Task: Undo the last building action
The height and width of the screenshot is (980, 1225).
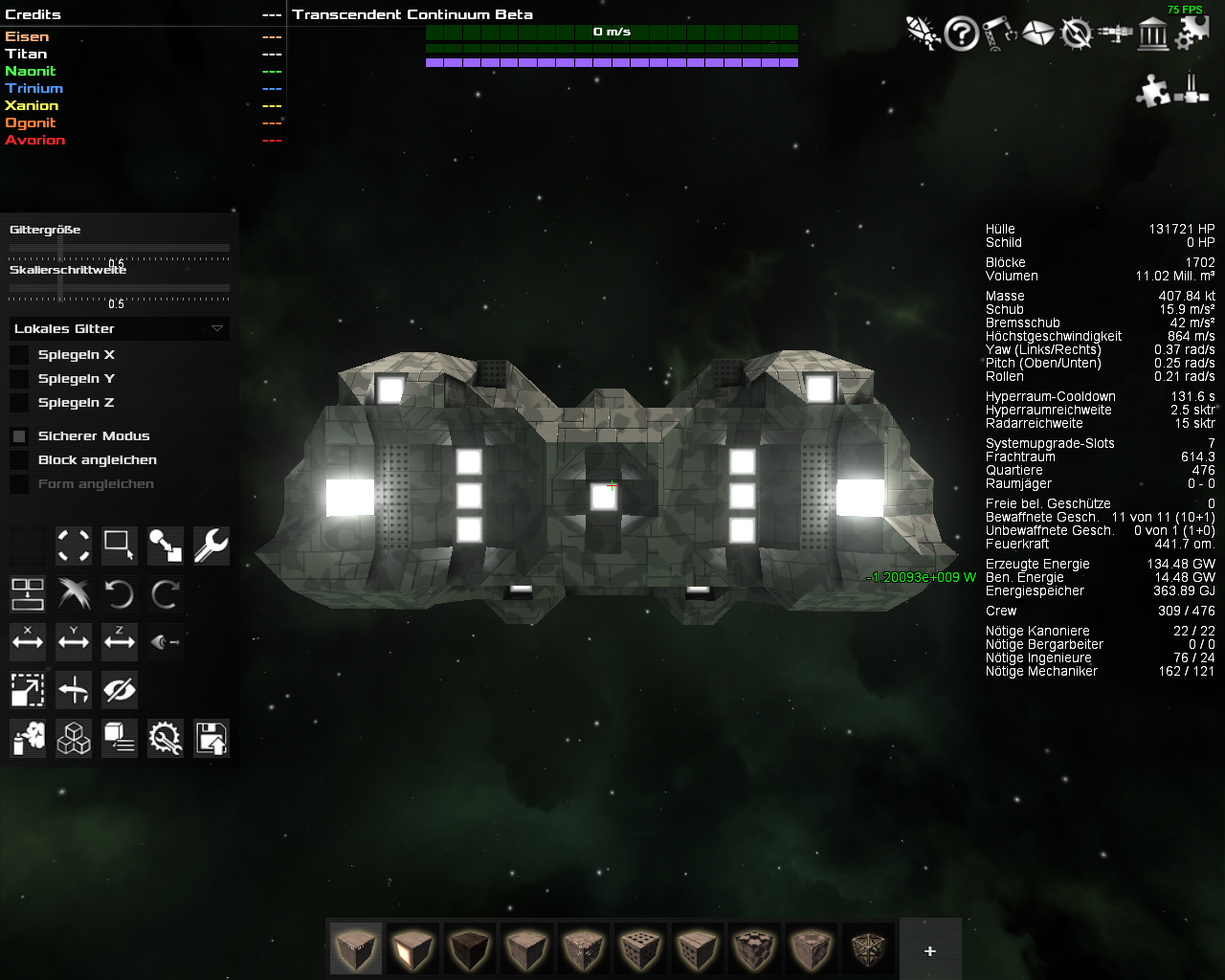Action: point(119,594)
